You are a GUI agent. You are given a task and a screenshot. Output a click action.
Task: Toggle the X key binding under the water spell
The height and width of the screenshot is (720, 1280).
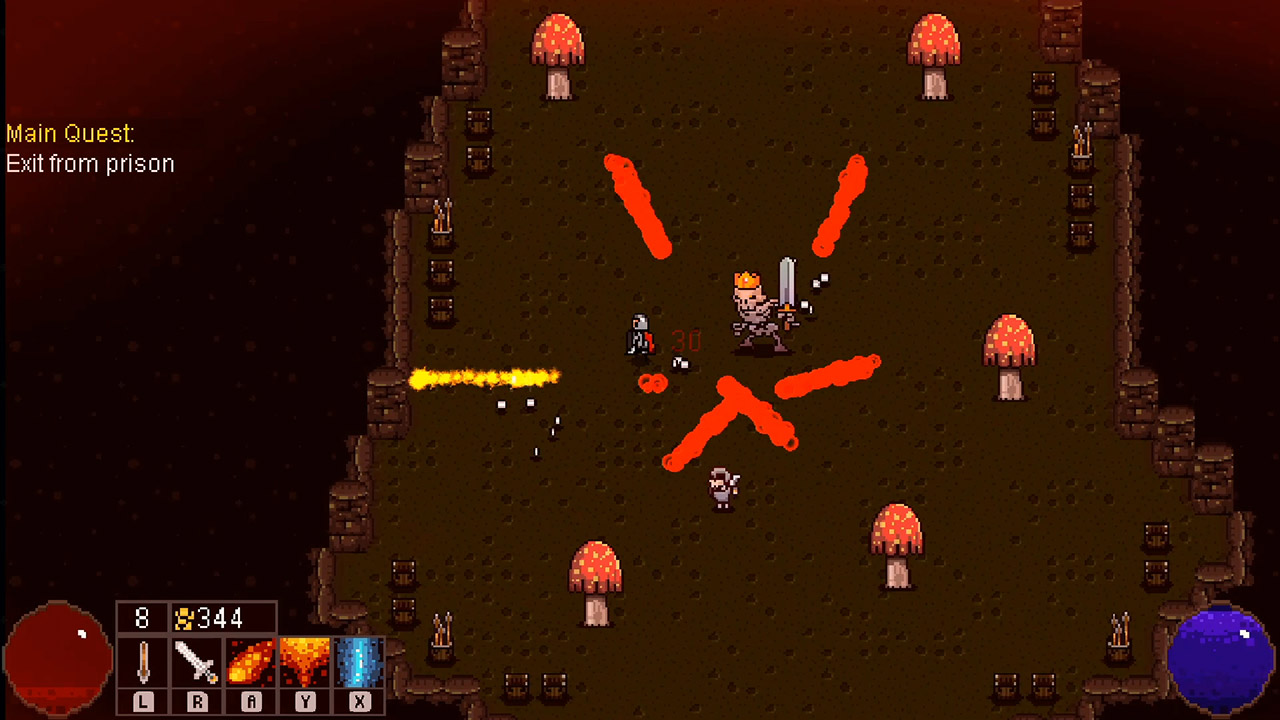point(358,701)
